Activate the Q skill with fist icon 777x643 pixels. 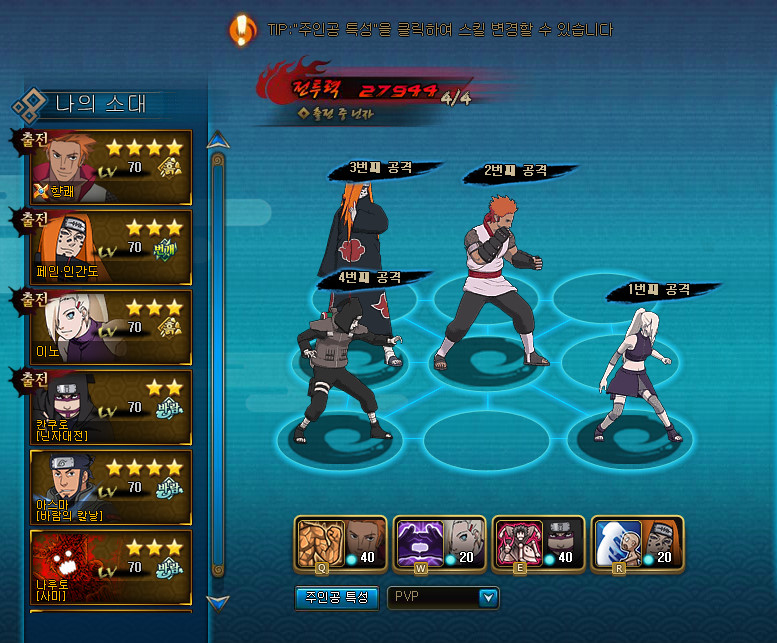click(x=318, y=543)
